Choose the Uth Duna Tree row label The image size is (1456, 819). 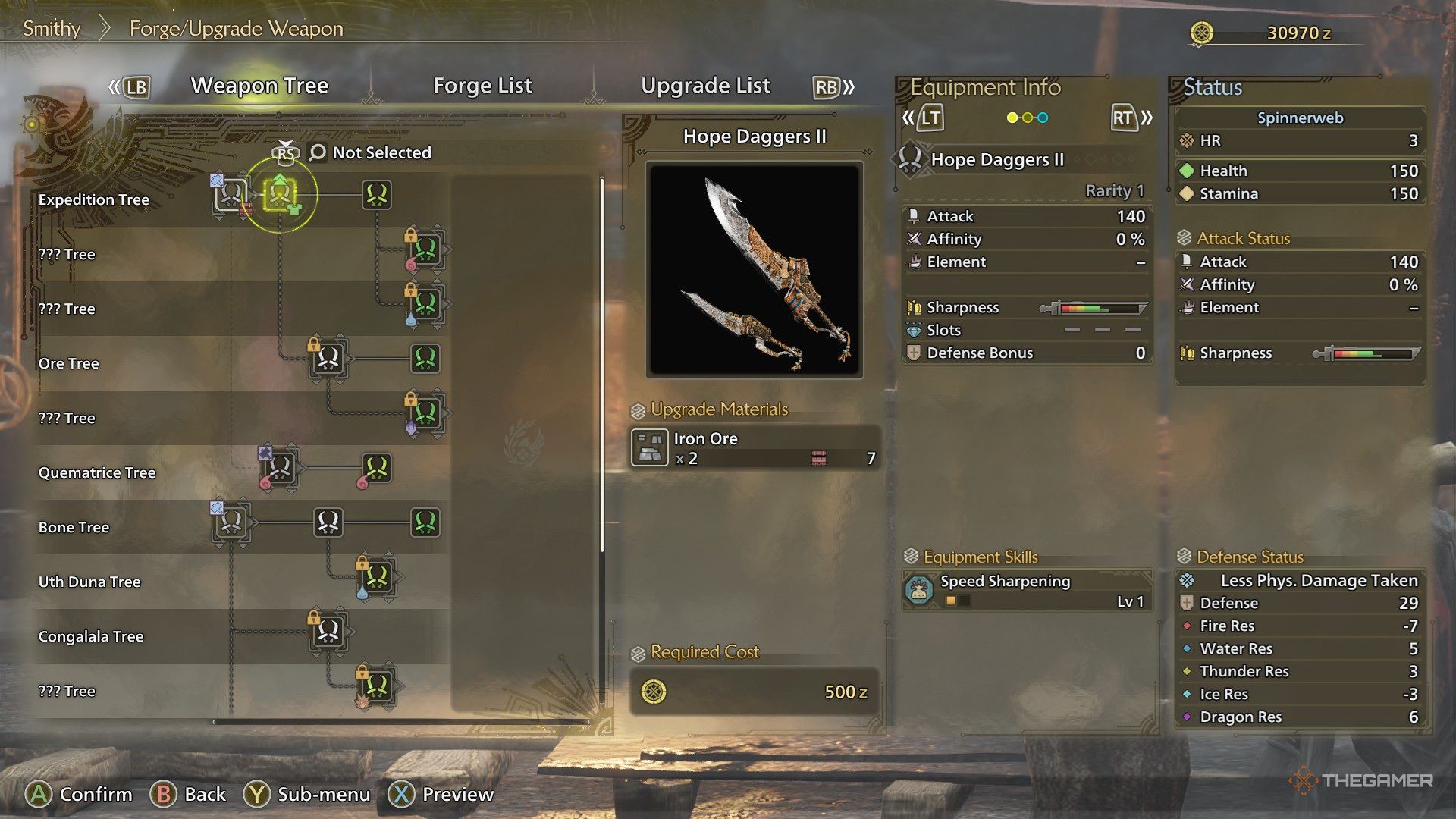(89, 582)
